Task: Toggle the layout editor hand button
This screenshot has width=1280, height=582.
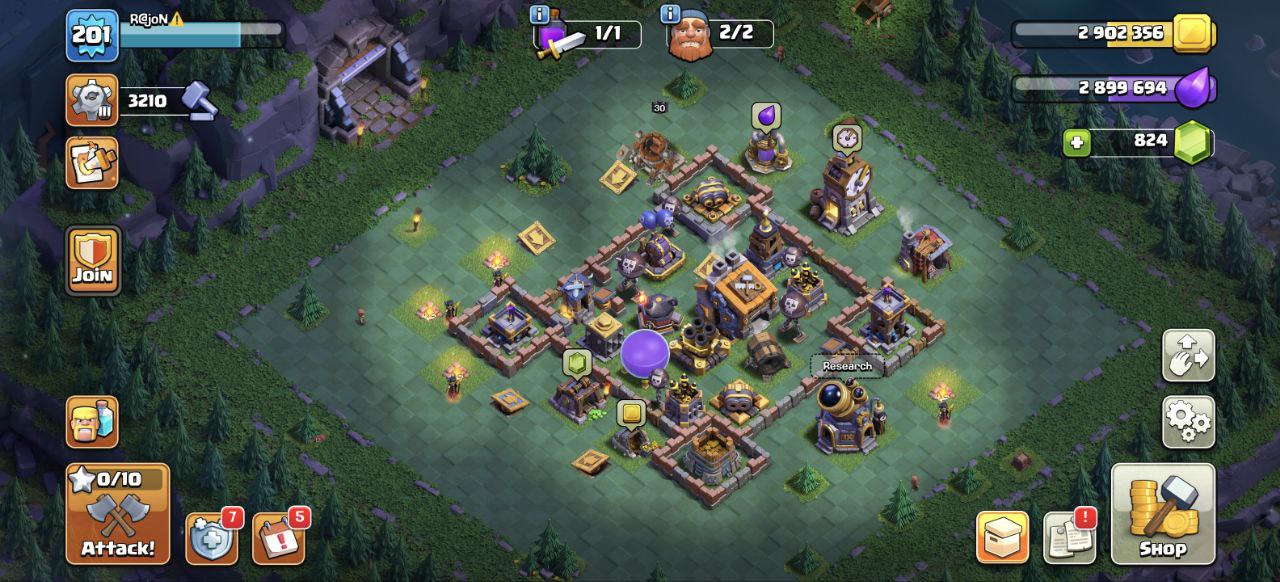Action: click(x=1188, y=355)
